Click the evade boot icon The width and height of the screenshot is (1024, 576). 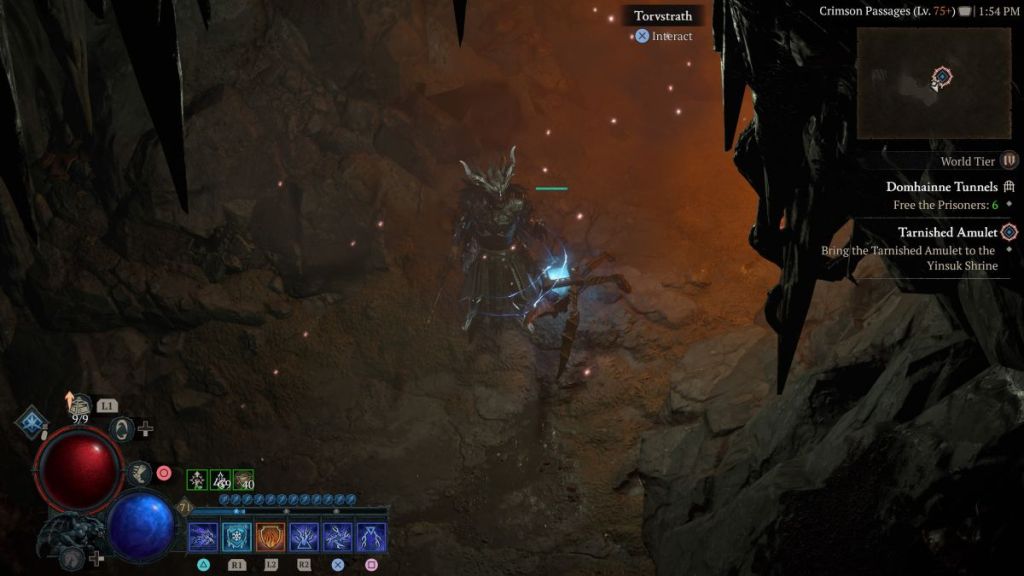pos(139,472)
